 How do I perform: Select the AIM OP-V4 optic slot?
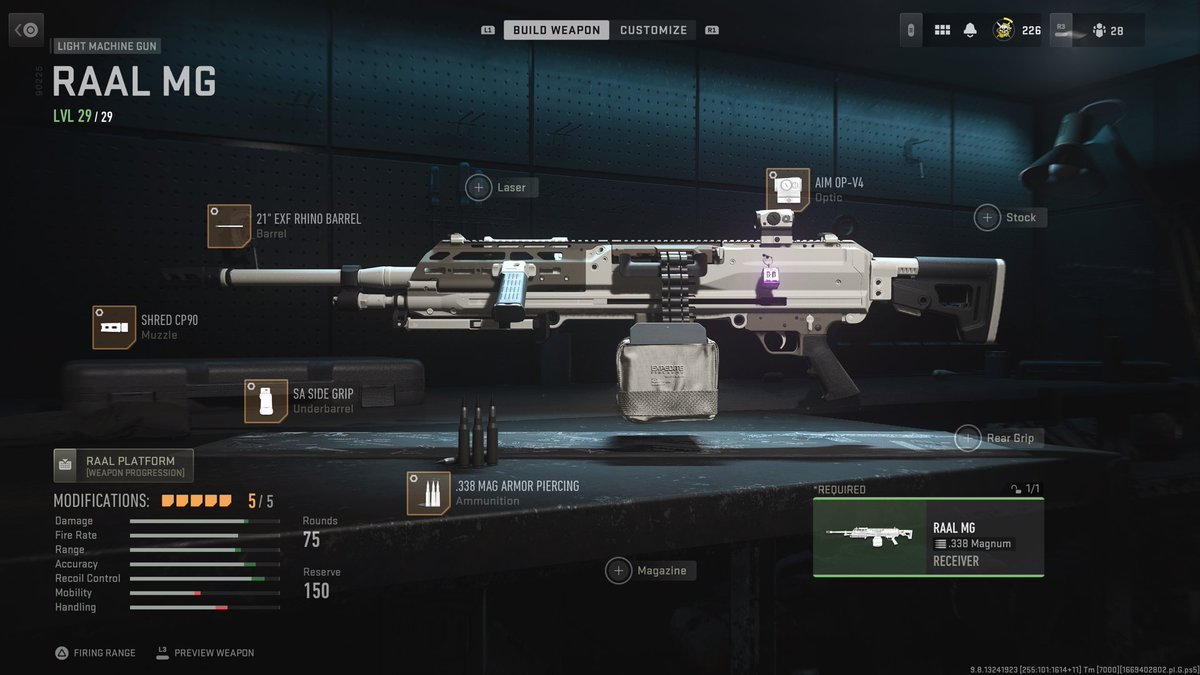[787, 189]
